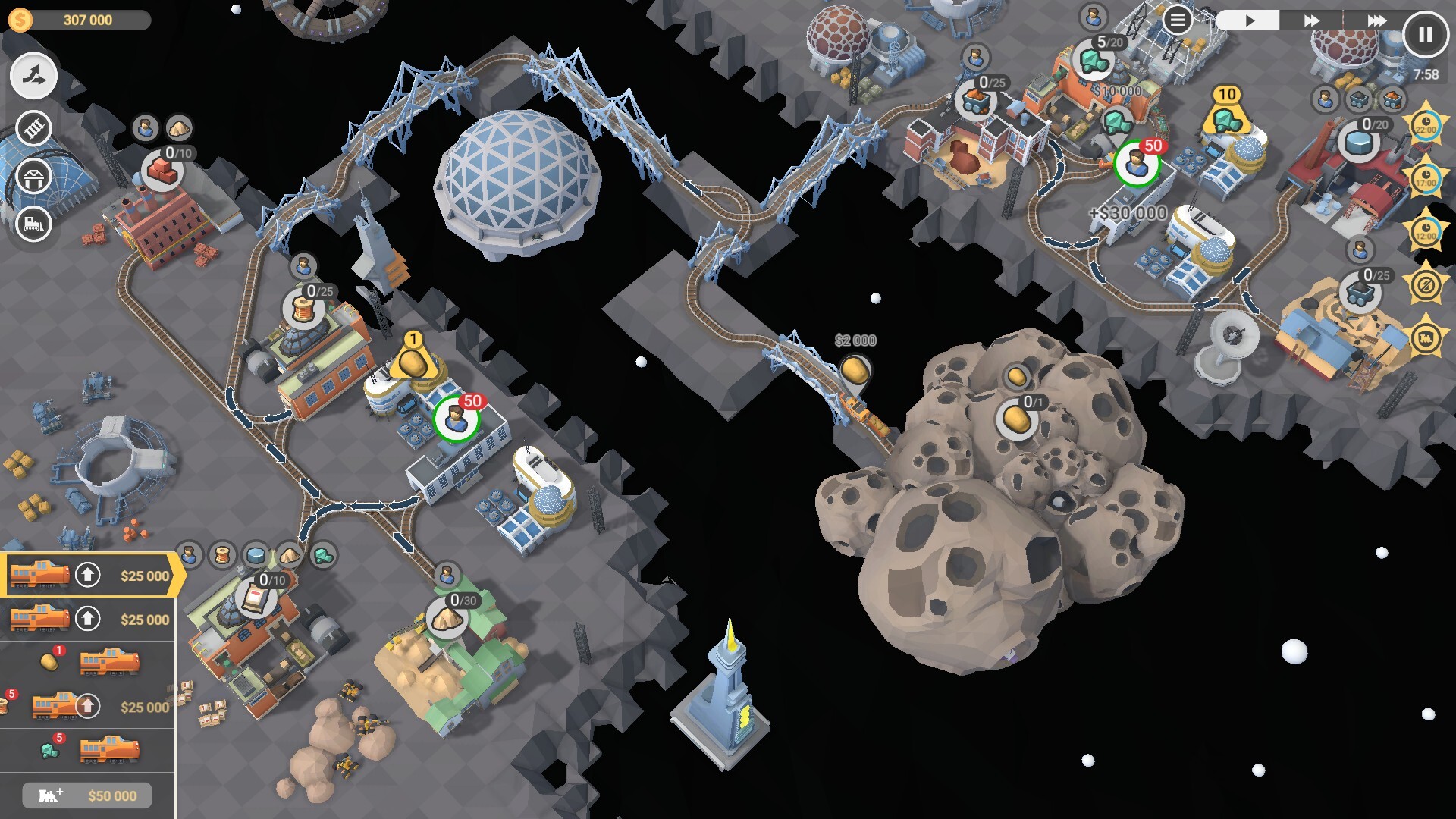This screenshot has height=819, width=1456.
Task: Click the coin icon next to 307 000
Action: (20, 19)
